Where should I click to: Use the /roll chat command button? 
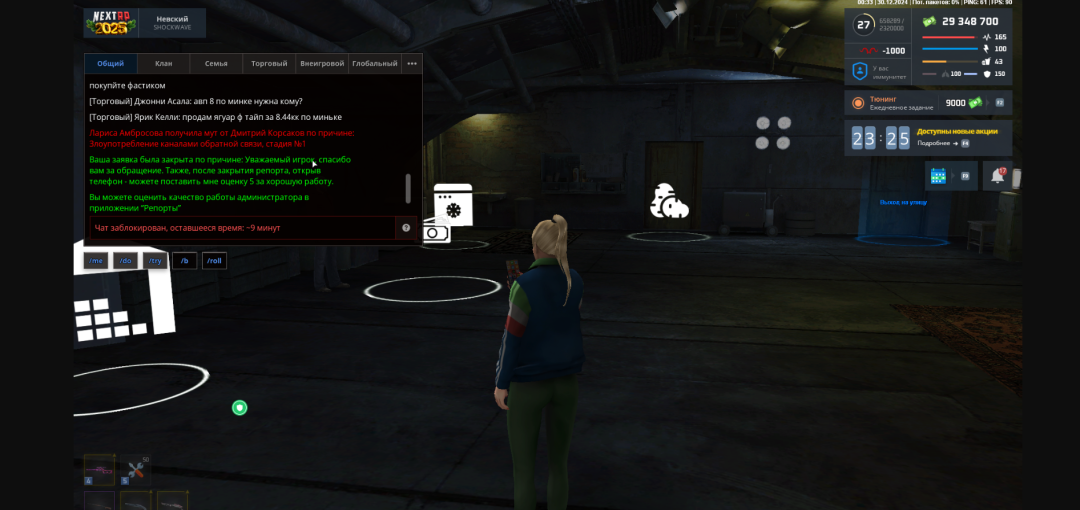pos(215,261)
